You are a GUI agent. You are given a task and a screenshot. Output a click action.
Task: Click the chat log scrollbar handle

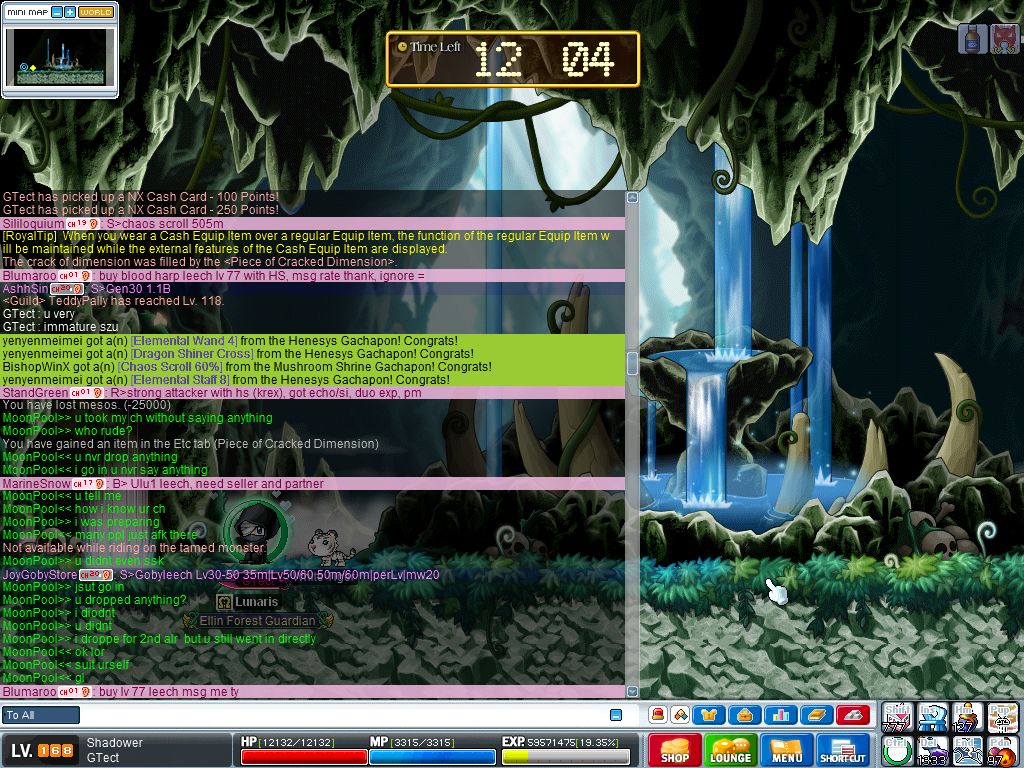pos(632,363)
